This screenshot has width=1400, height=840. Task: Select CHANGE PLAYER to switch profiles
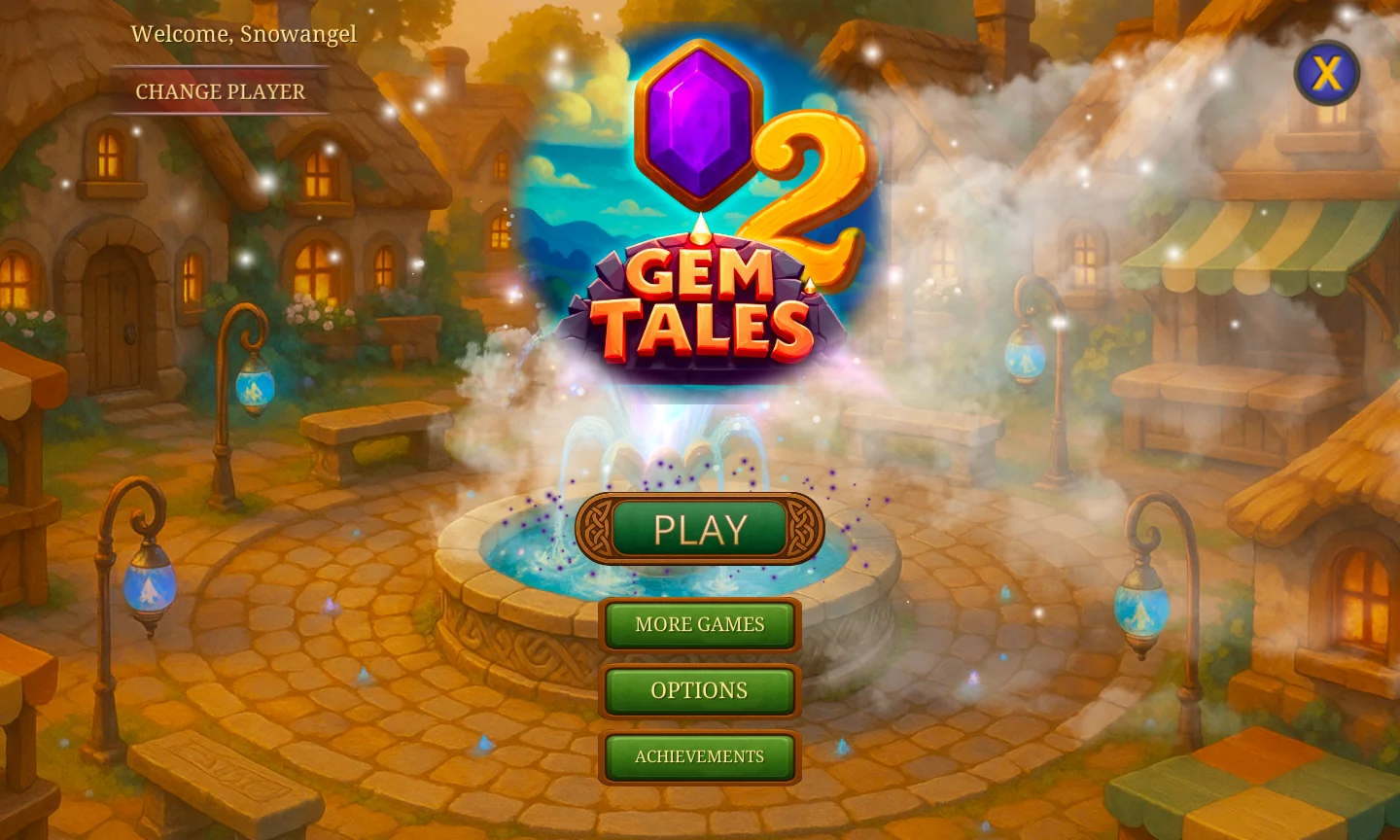[220, 91]
